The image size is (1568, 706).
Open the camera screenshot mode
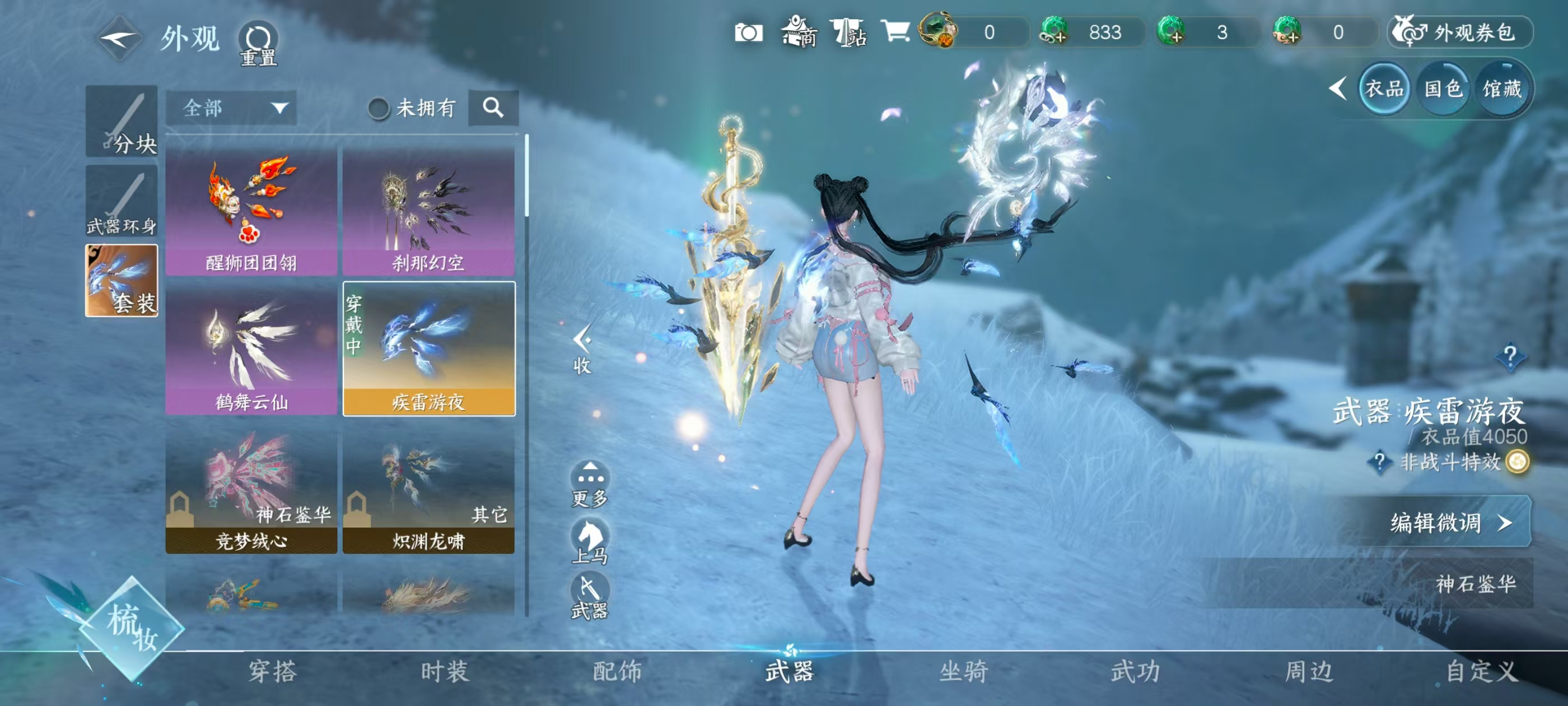click(x=748, y=32)
